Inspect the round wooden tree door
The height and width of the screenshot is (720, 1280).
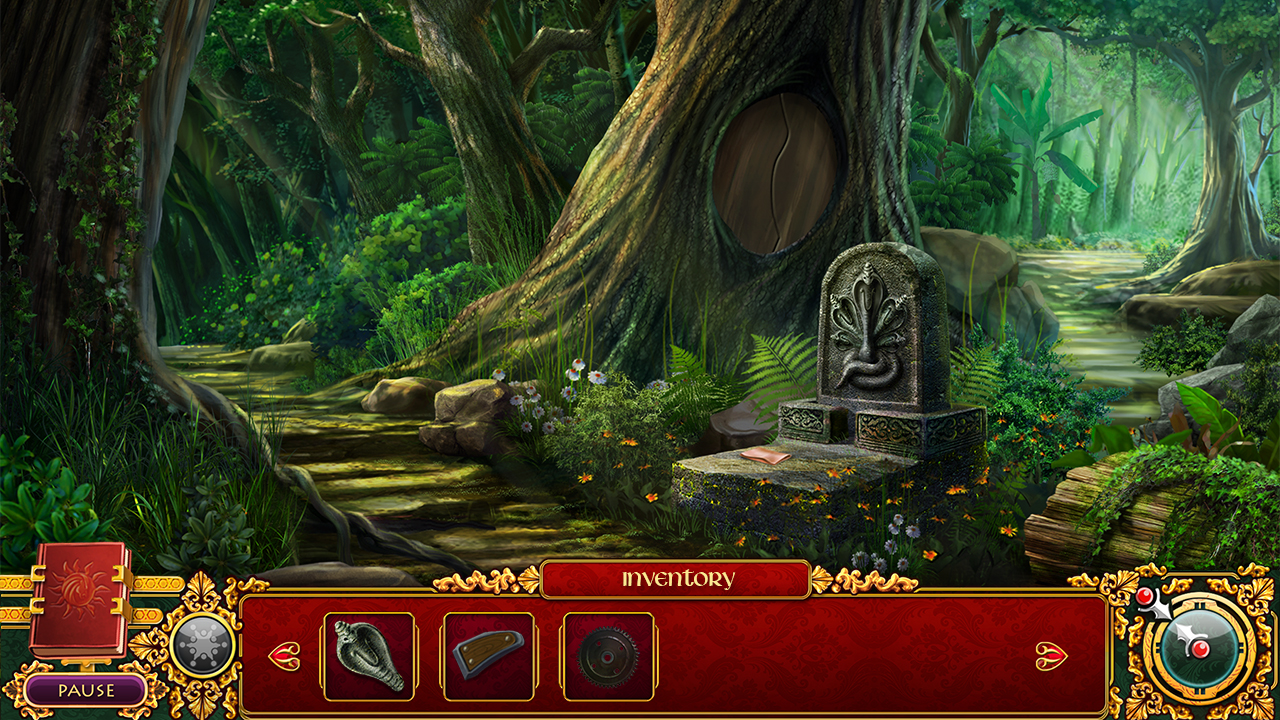pyautogui.click(x=775, y=170)
